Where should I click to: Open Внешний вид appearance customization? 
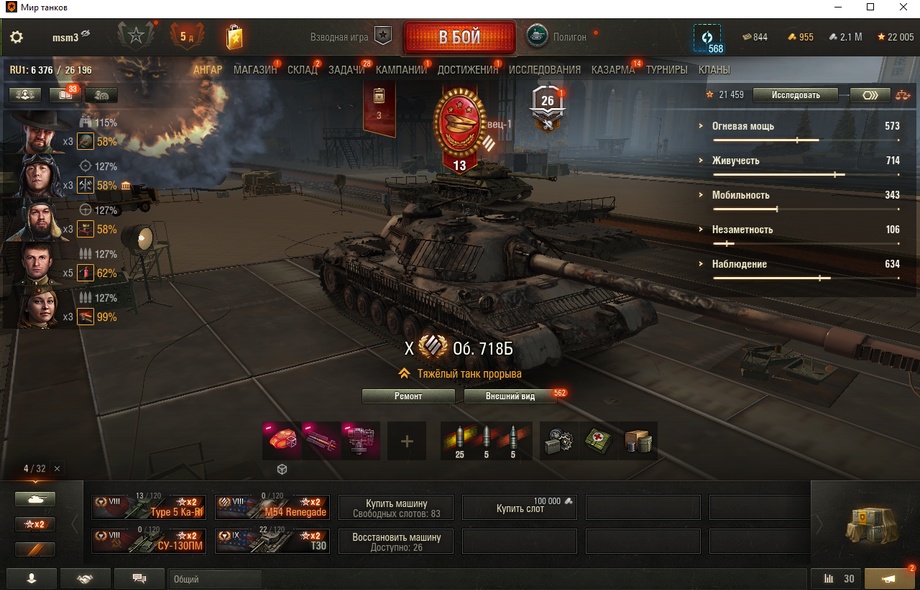pyautogui.click(x=510, y=396)
